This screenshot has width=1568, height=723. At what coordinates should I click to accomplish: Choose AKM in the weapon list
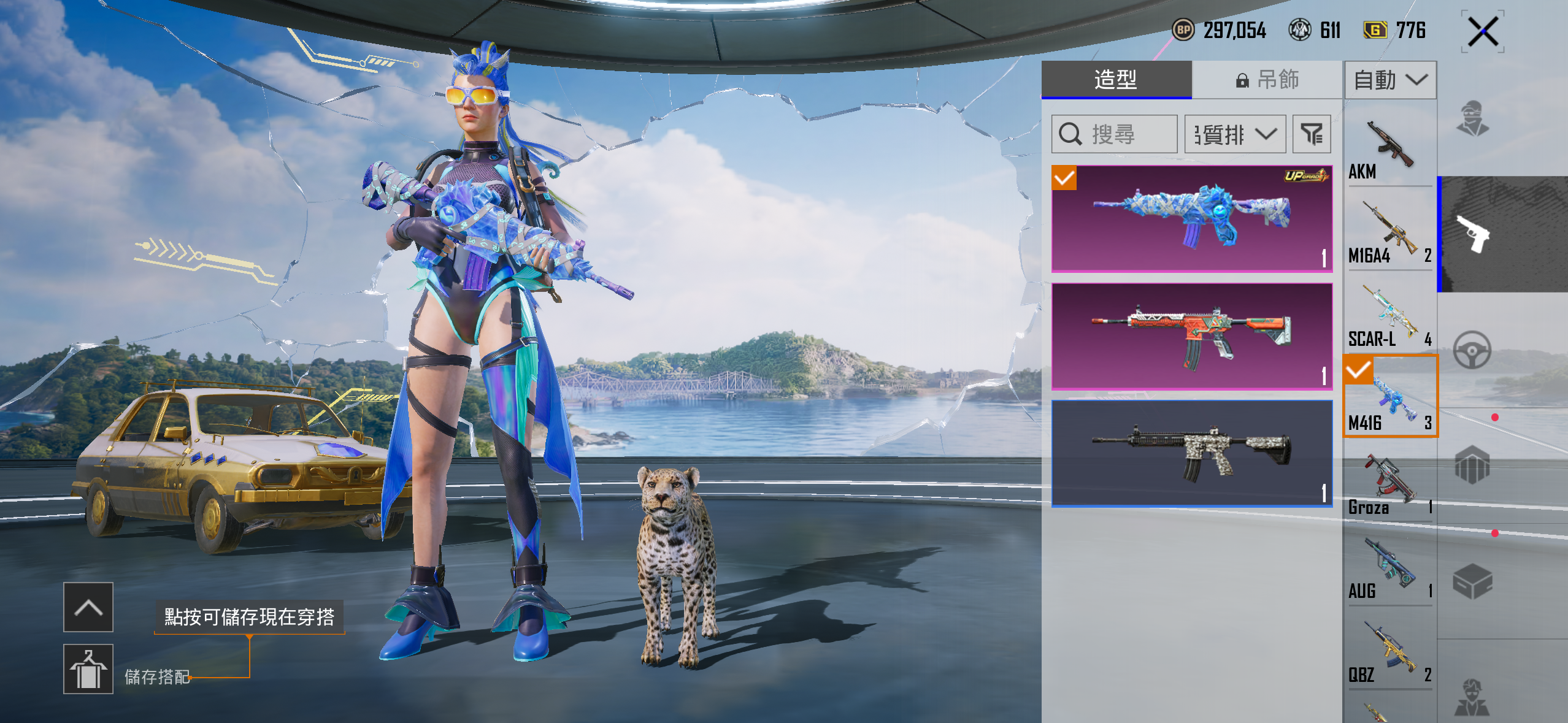coord(1389,149)
